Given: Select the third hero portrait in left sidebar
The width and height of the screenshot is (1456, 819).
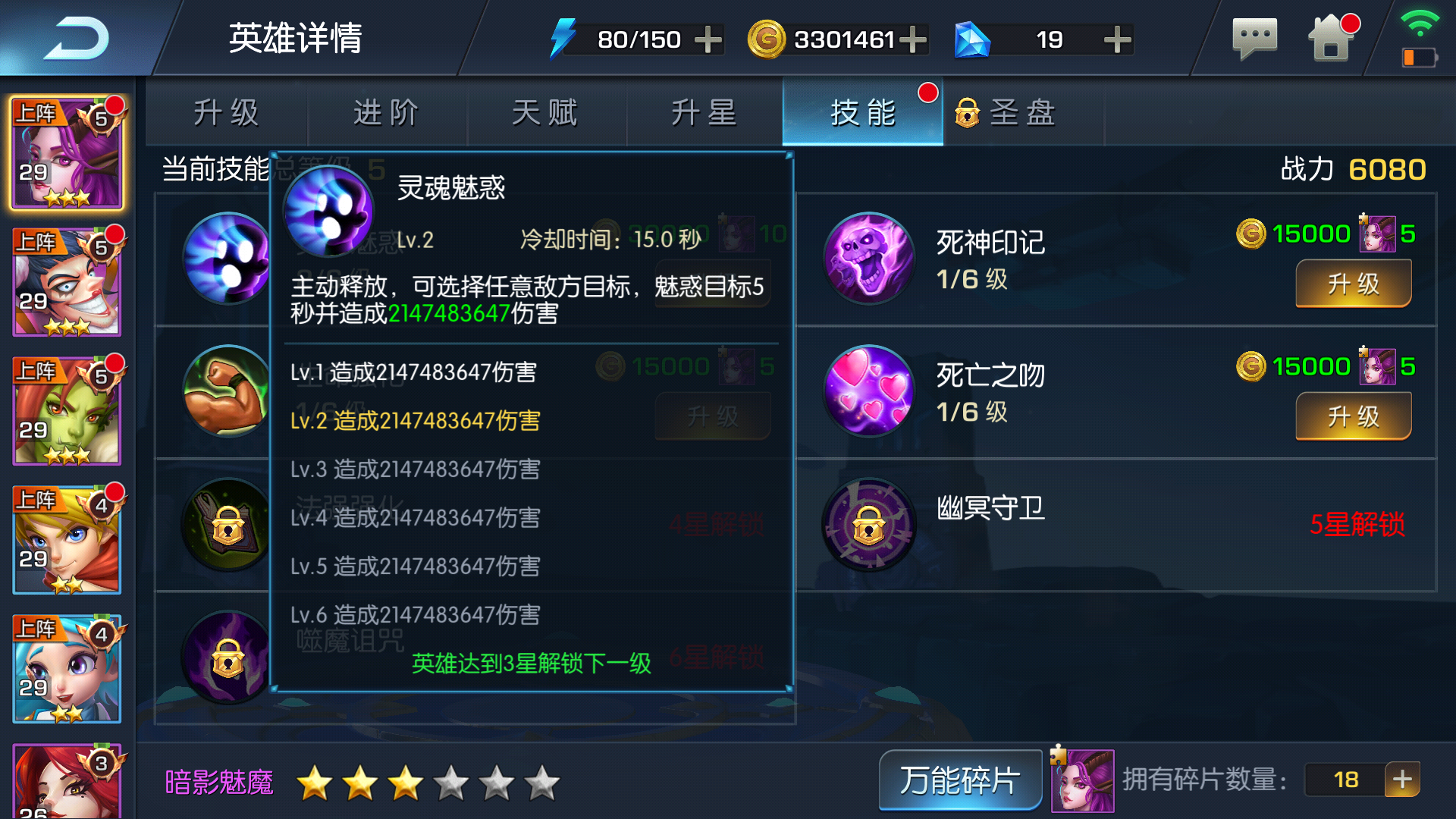Looking at the screenshot, I should coord(67,409).
